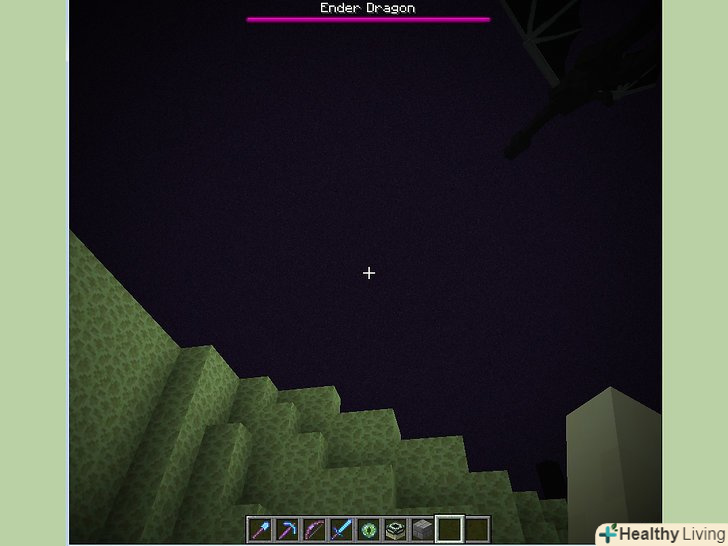Choose the diamond pickaxe in the hotbar
Viewport: 728px width, 546px height.
point(287,529)
